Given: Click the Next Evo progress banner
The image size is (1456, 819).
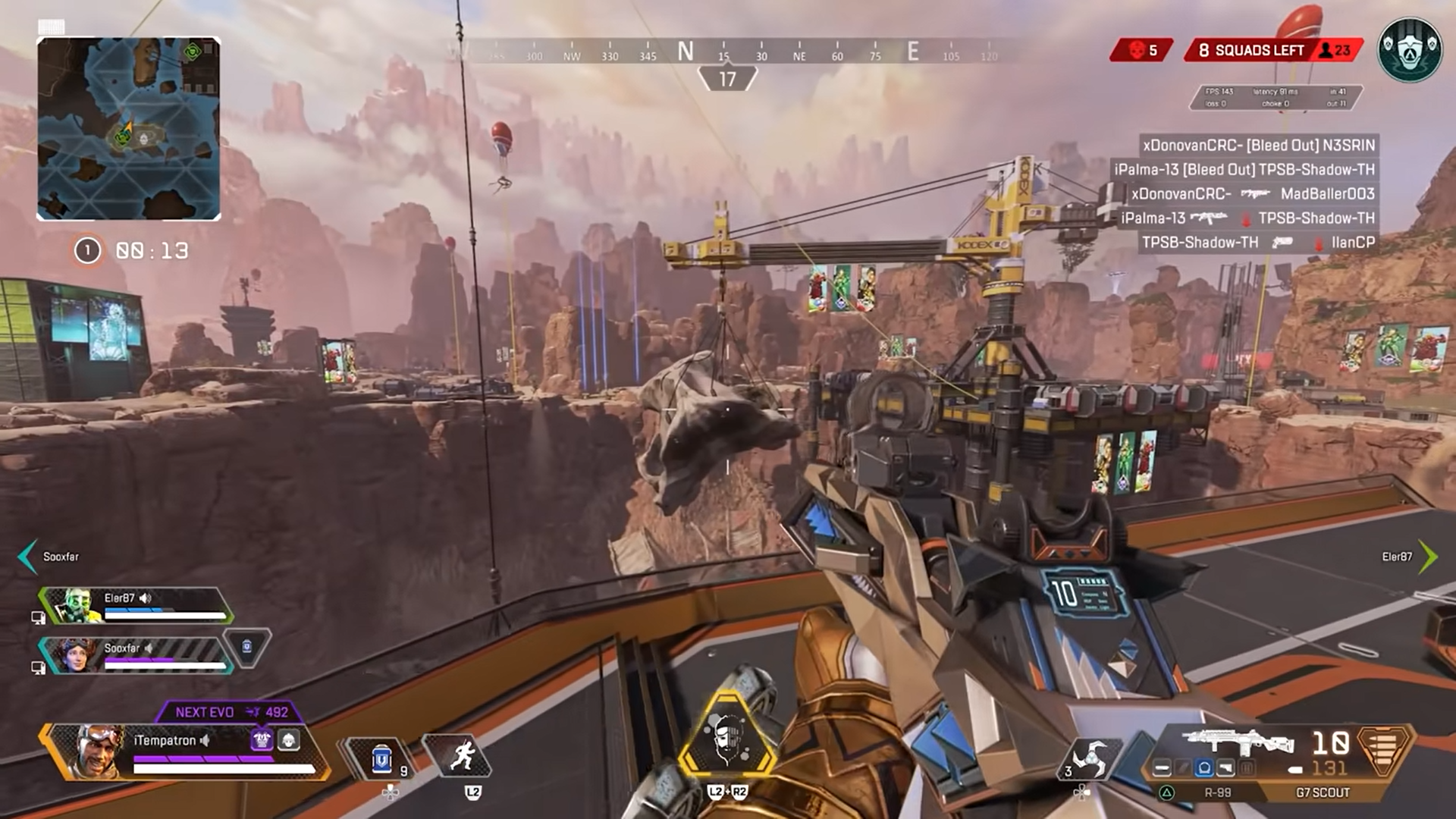Looking at the screenshot, I should pos(231,712).
